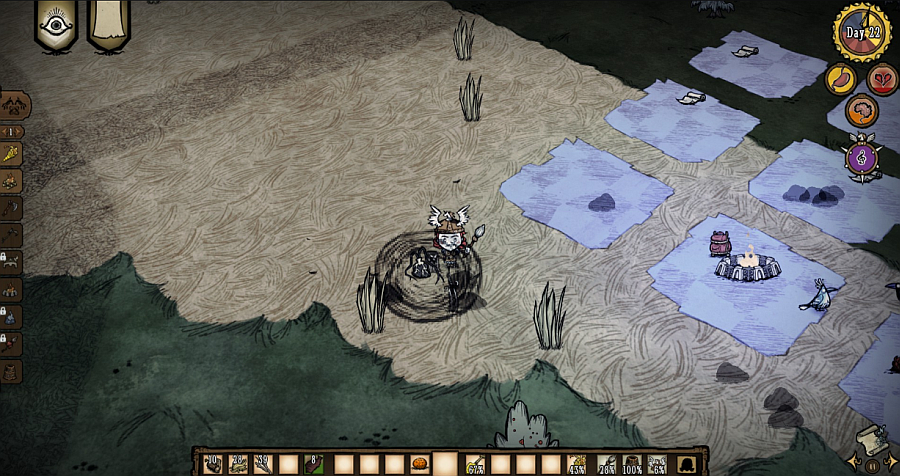The height and width of the screenshot is (476, 900).
Task: Select the item at 67% durability
Action: tap(475, 465)
